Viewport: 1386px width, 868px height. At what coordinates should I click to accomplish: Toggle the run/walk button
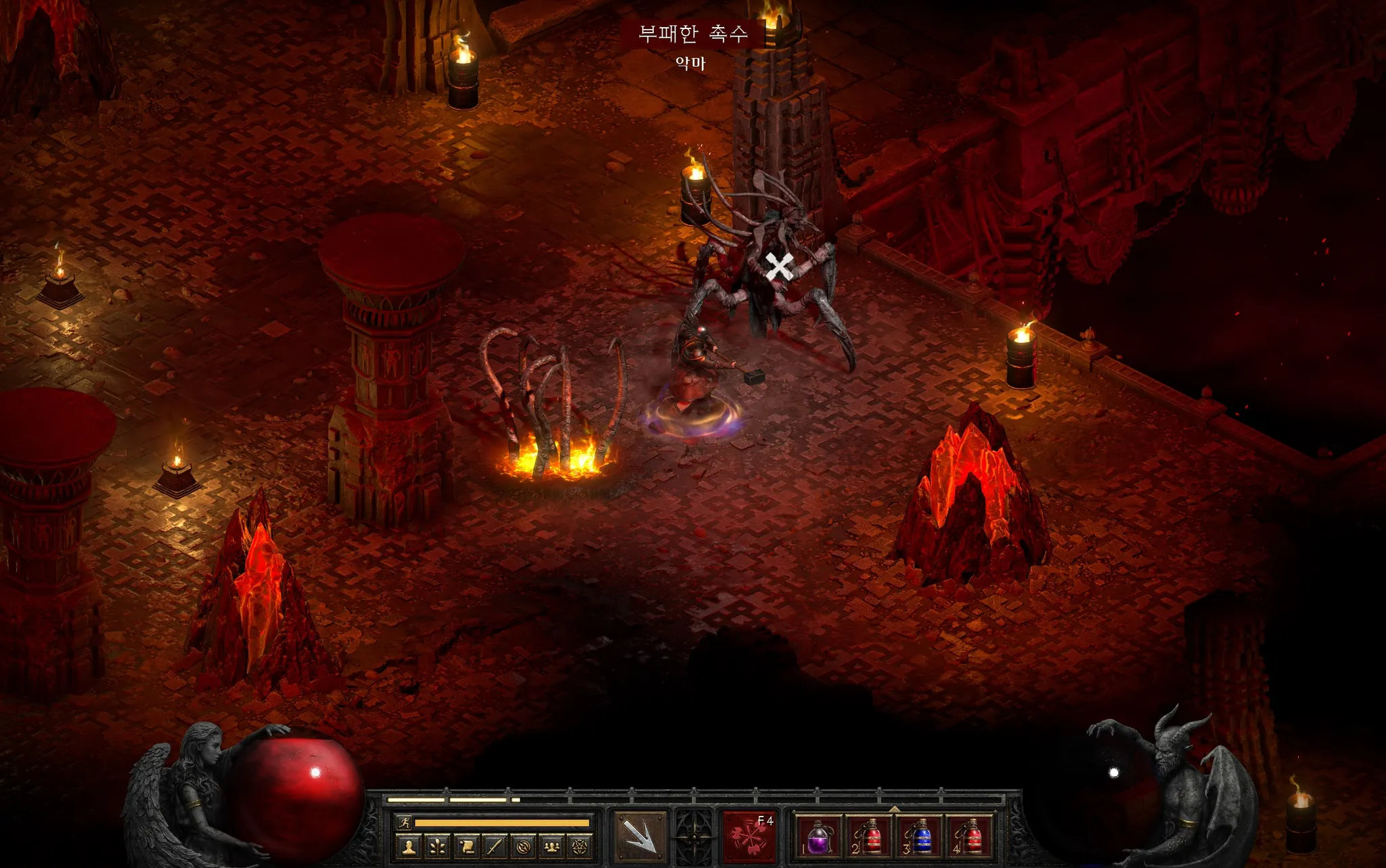click(404, 823)
